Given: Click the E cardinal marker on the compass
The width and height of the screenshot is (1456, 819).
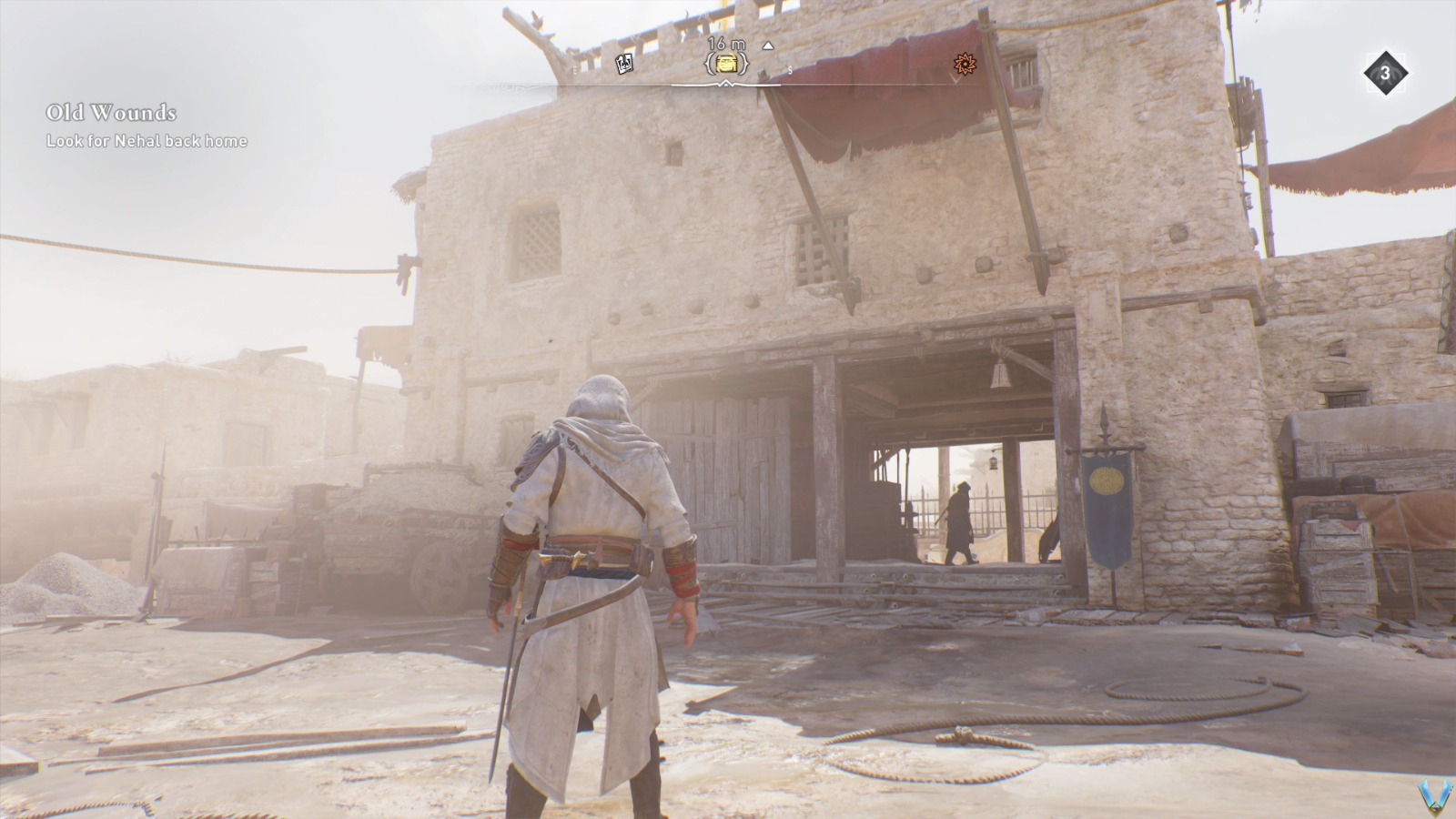Looking at the screenshot, I should 575,69.
